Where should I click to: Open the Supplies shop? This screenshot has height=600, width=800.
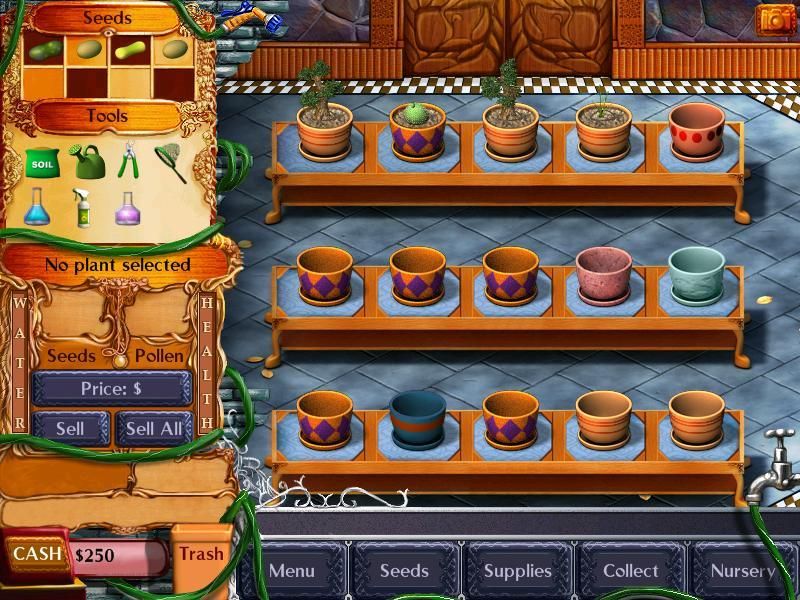517,571
